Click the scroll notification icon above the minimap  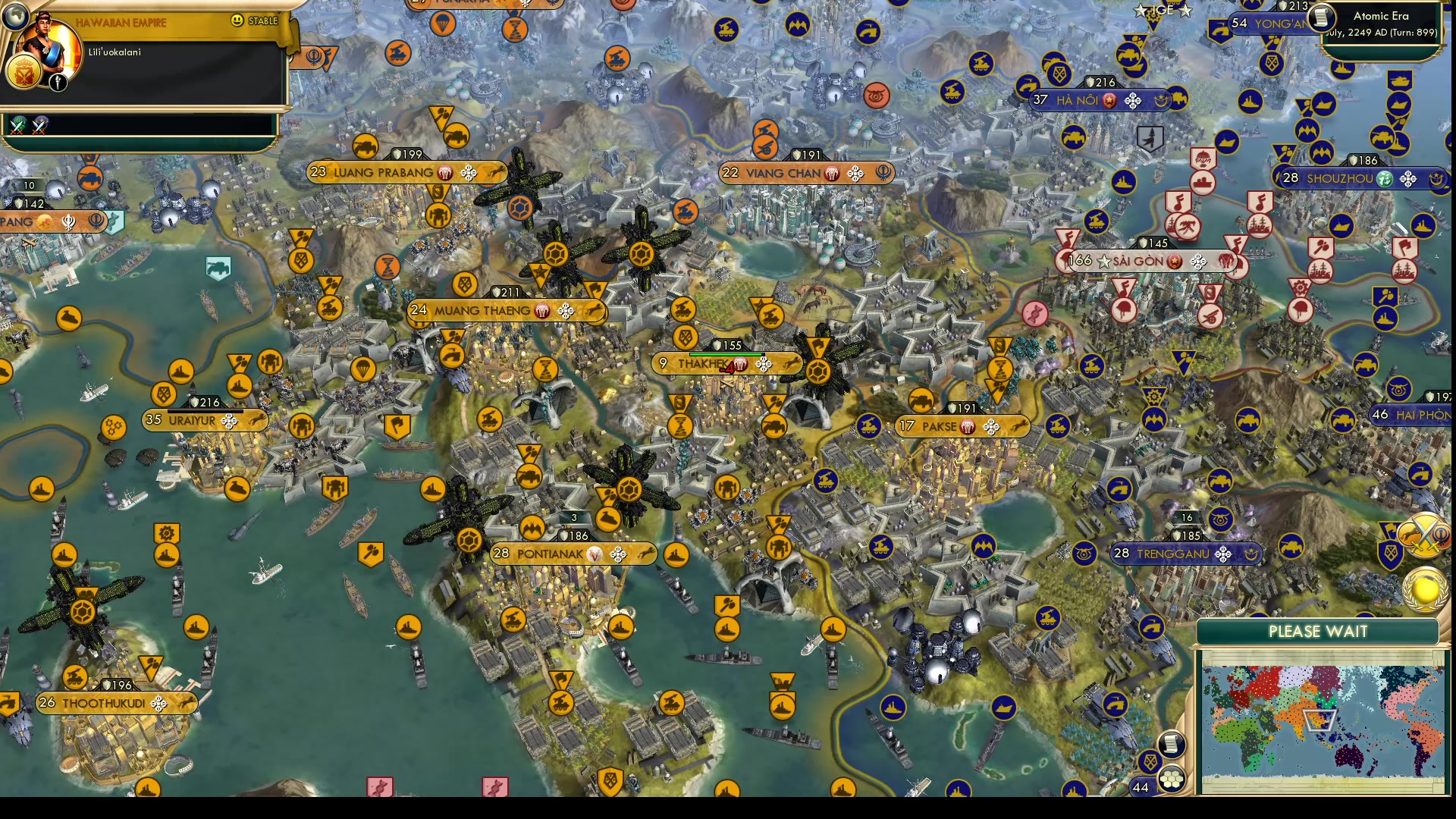point(1172,745)
